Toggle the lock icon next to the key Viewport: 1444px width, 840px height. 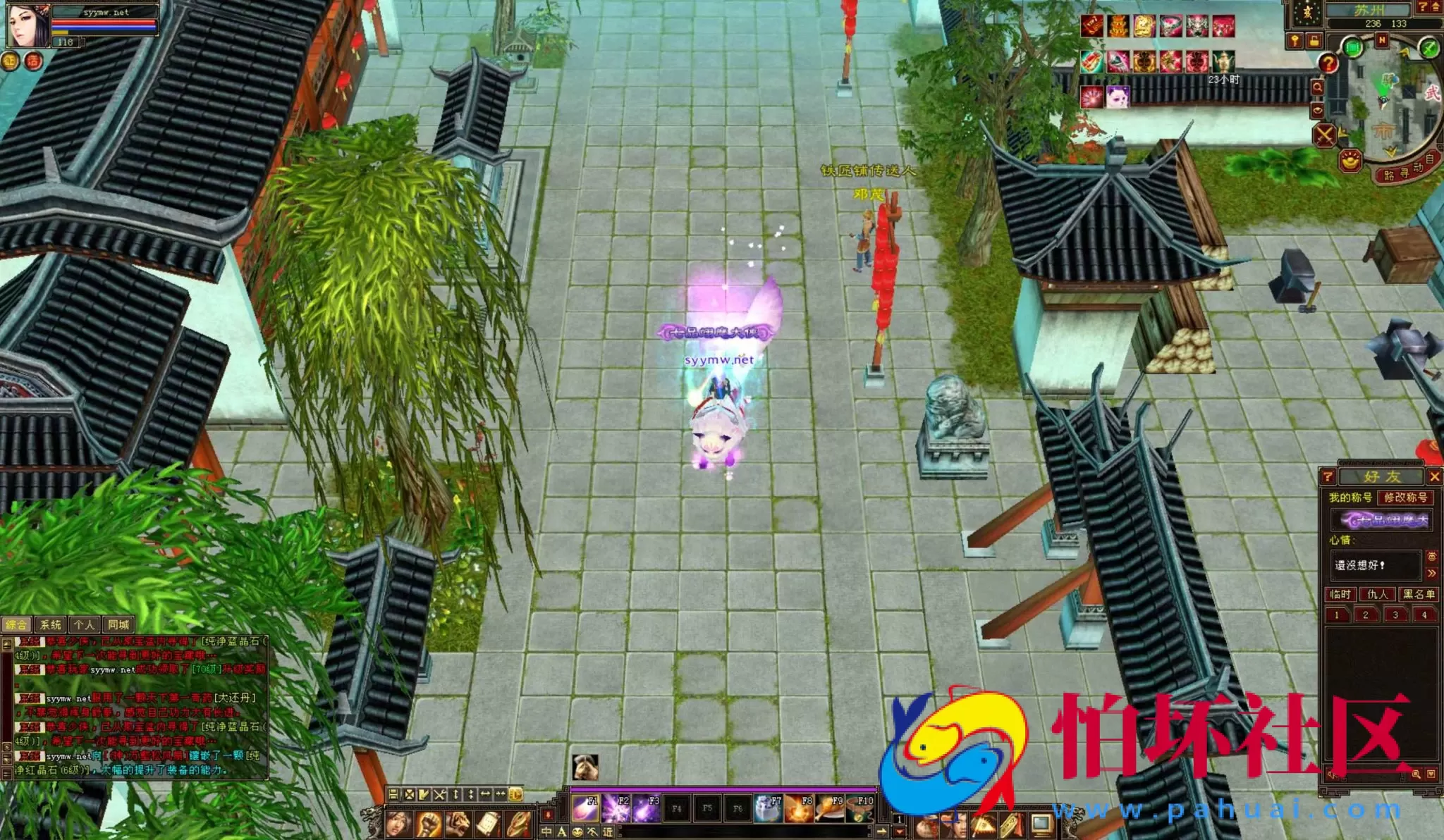[1314, 41]
